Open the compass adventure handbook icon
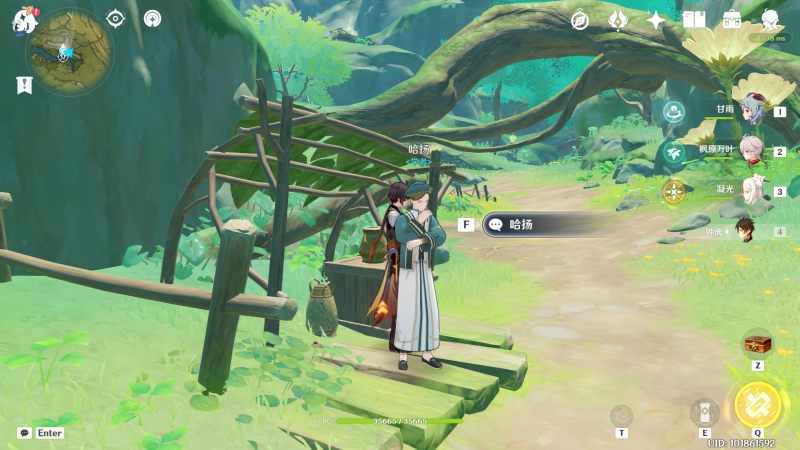Screen dimensions: 800x450 coord(580,20)
